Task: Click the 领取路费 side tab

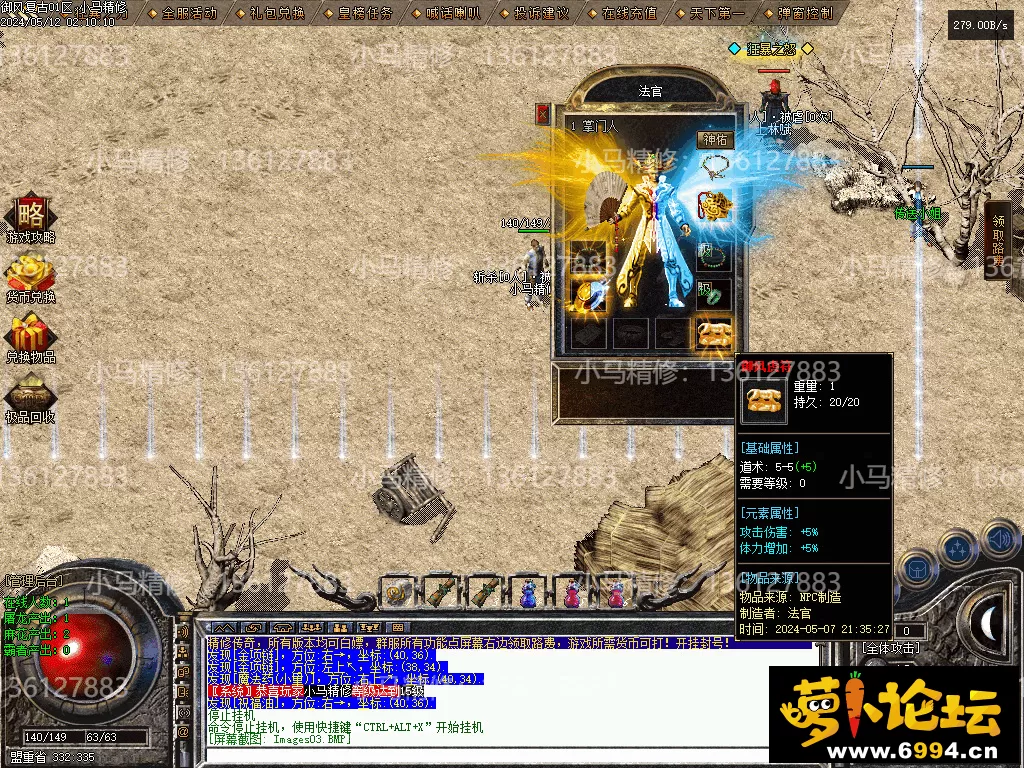Action: click(998, 240)
